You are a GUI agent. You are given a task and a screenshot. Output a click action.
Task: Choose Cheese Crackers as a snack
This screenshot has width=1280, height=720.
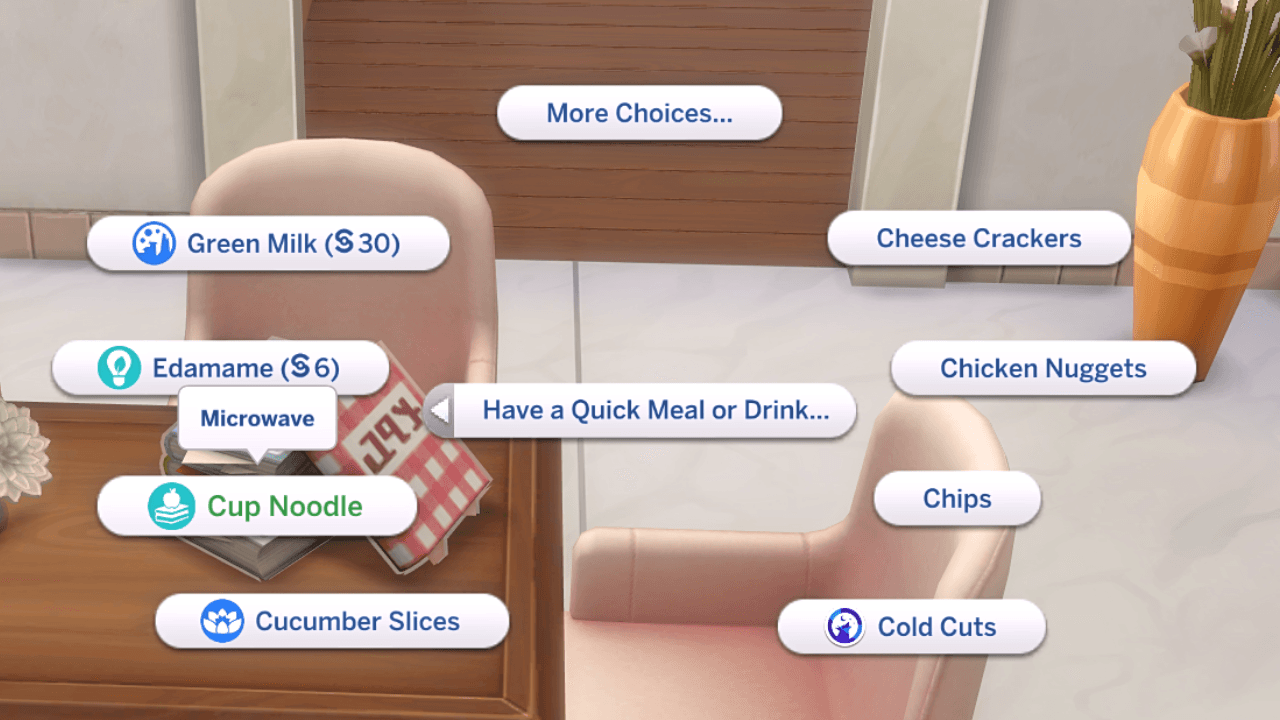click(x=978, y=238)
